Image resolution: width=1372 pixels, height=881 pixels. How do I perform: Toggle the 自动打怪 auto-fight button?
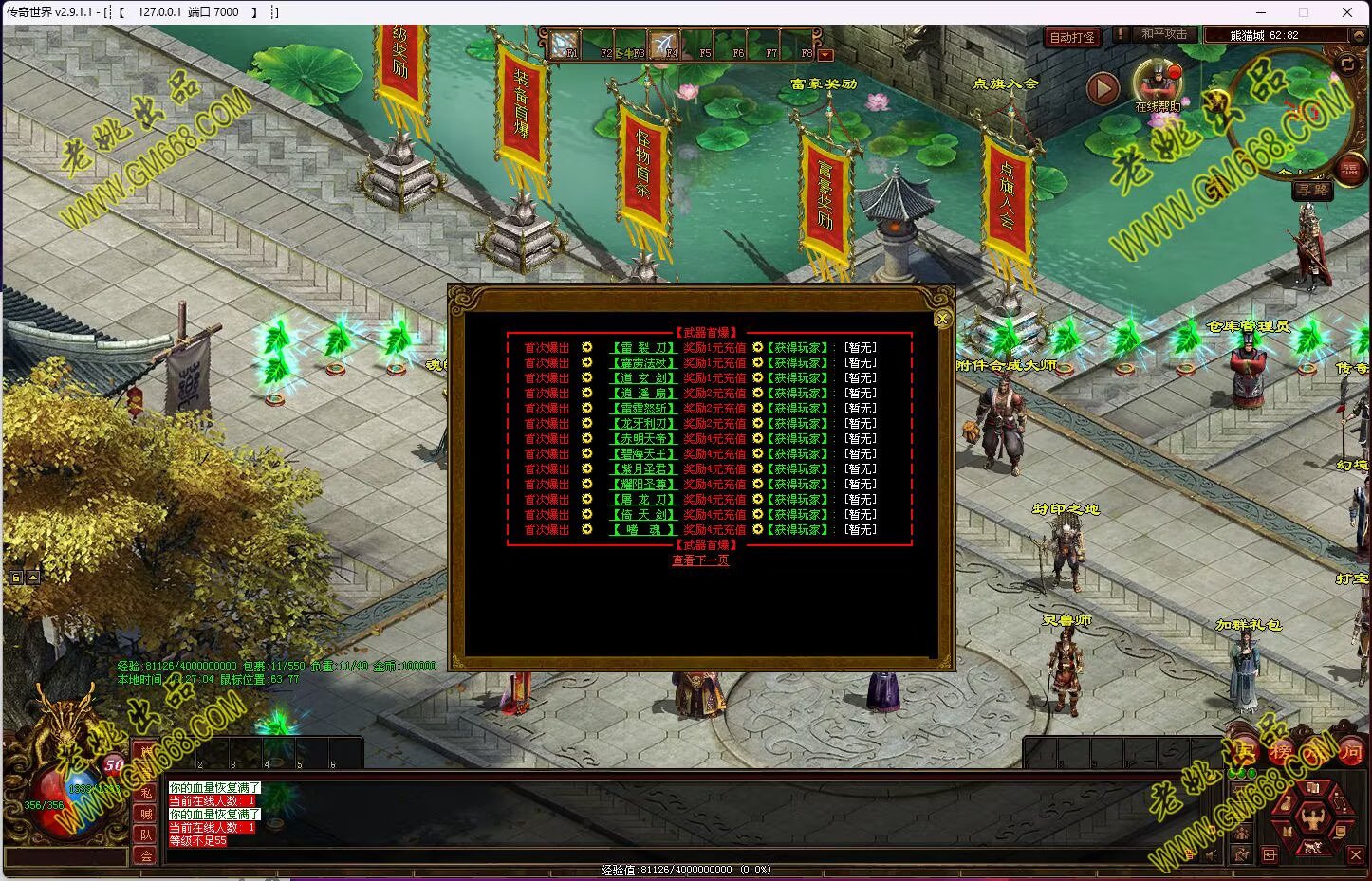point(1071,38)
